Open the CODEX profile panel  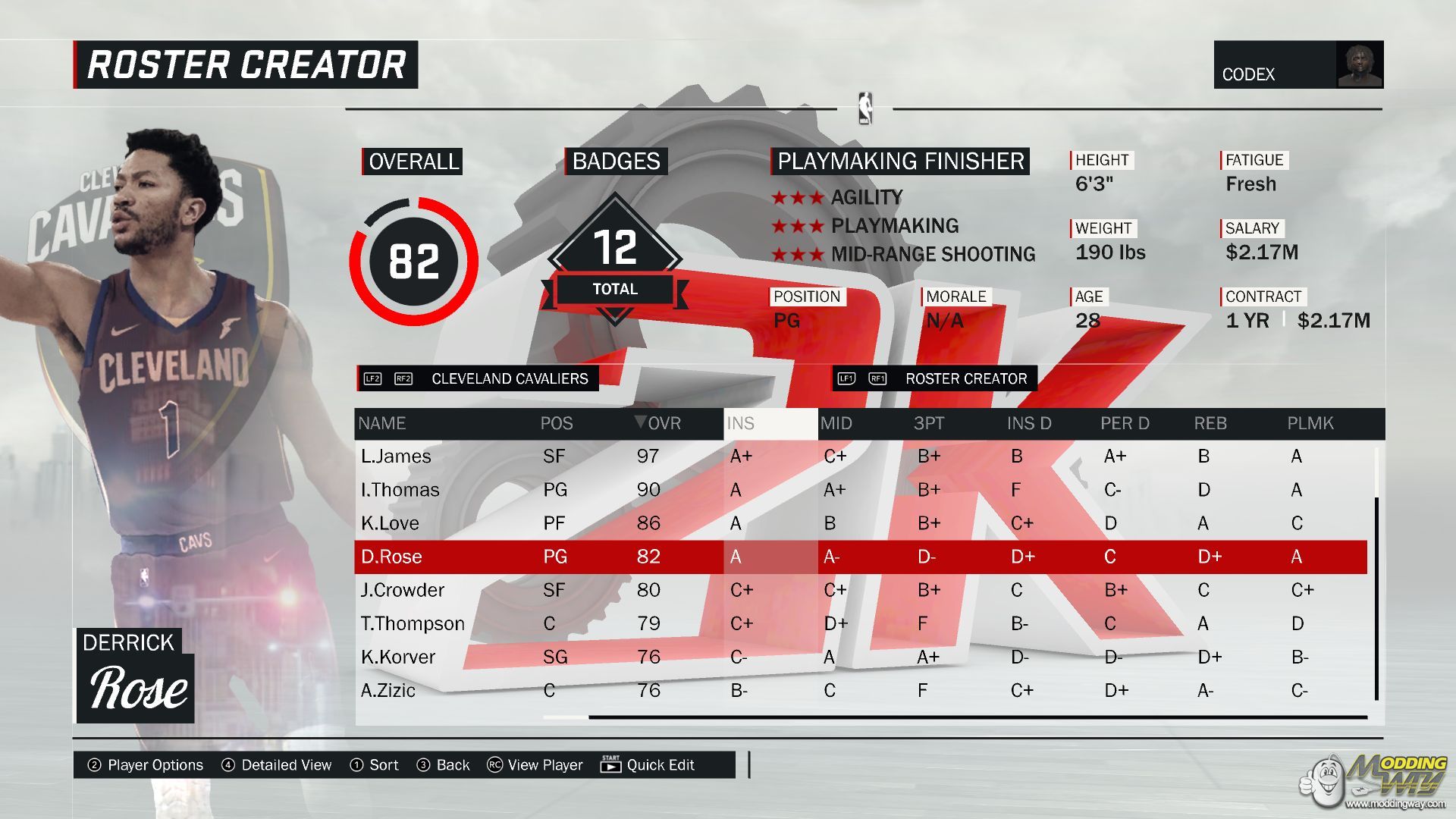1298,65
